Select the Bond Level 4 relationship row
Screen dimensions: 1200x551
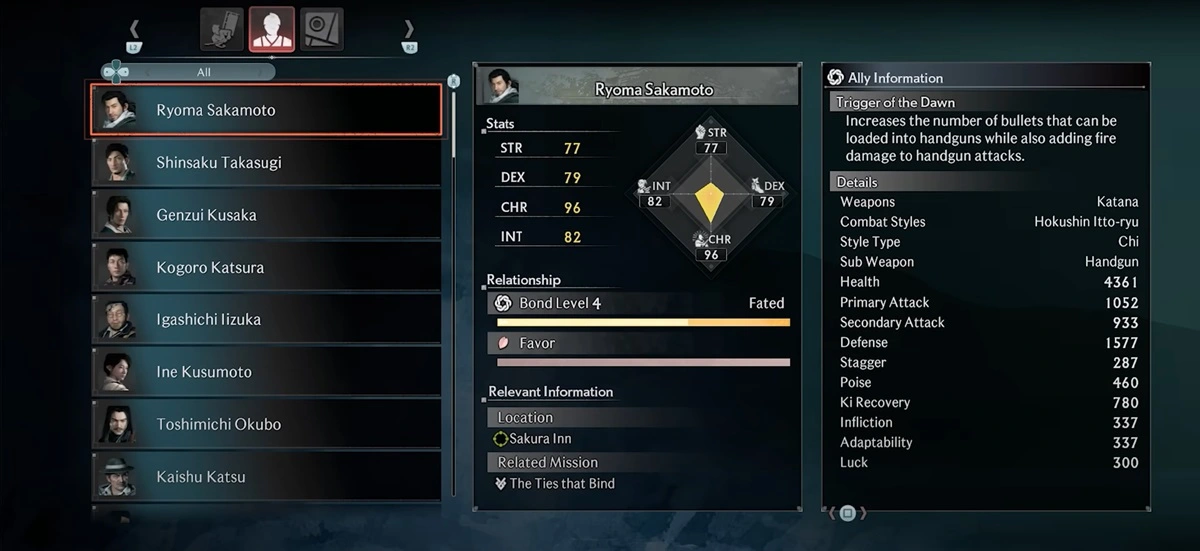(640, 304)
